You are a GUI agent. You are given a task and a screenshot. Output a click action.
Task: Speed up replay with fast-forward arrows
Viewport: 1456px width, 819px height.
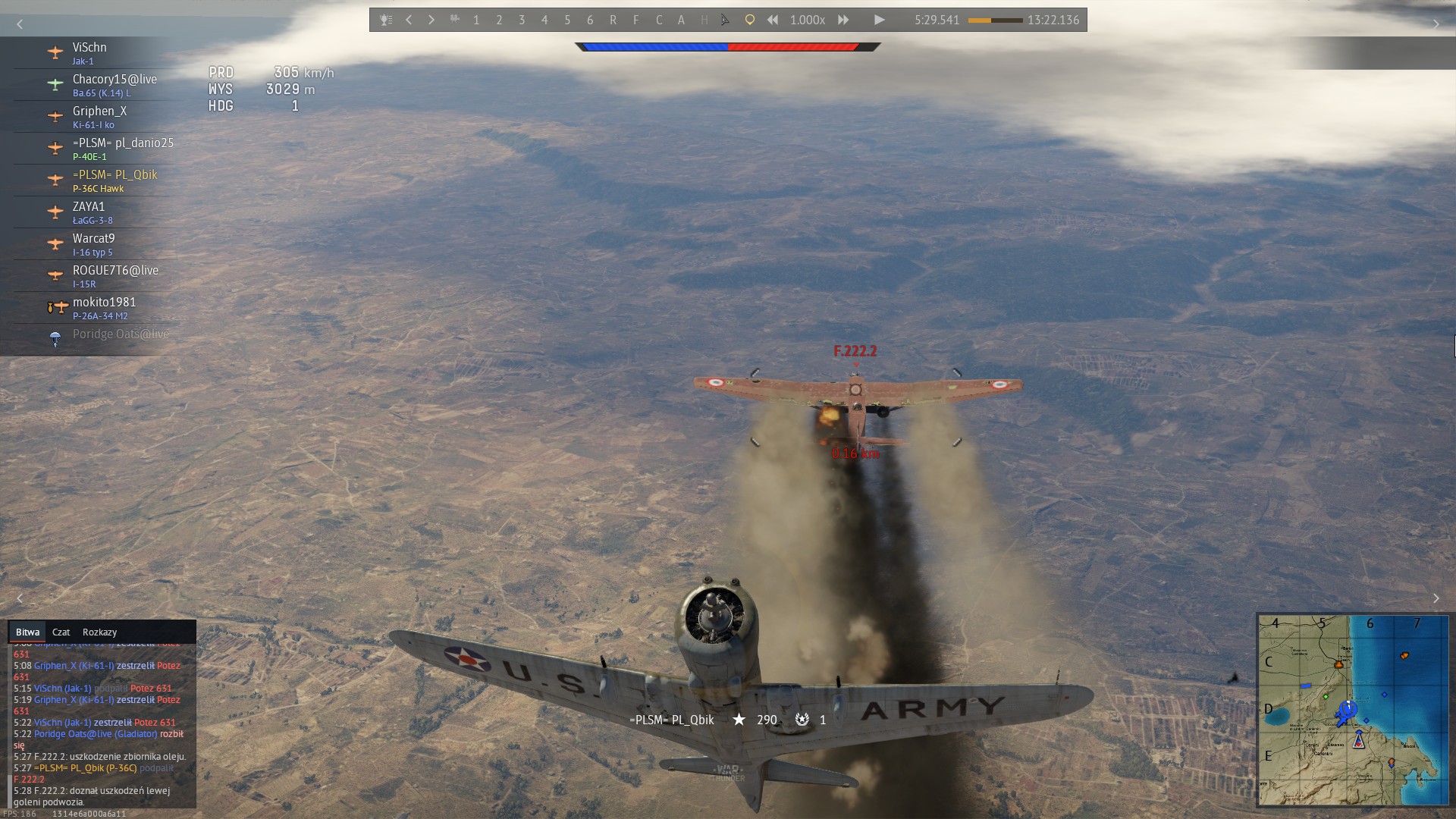tap(843, 20)
